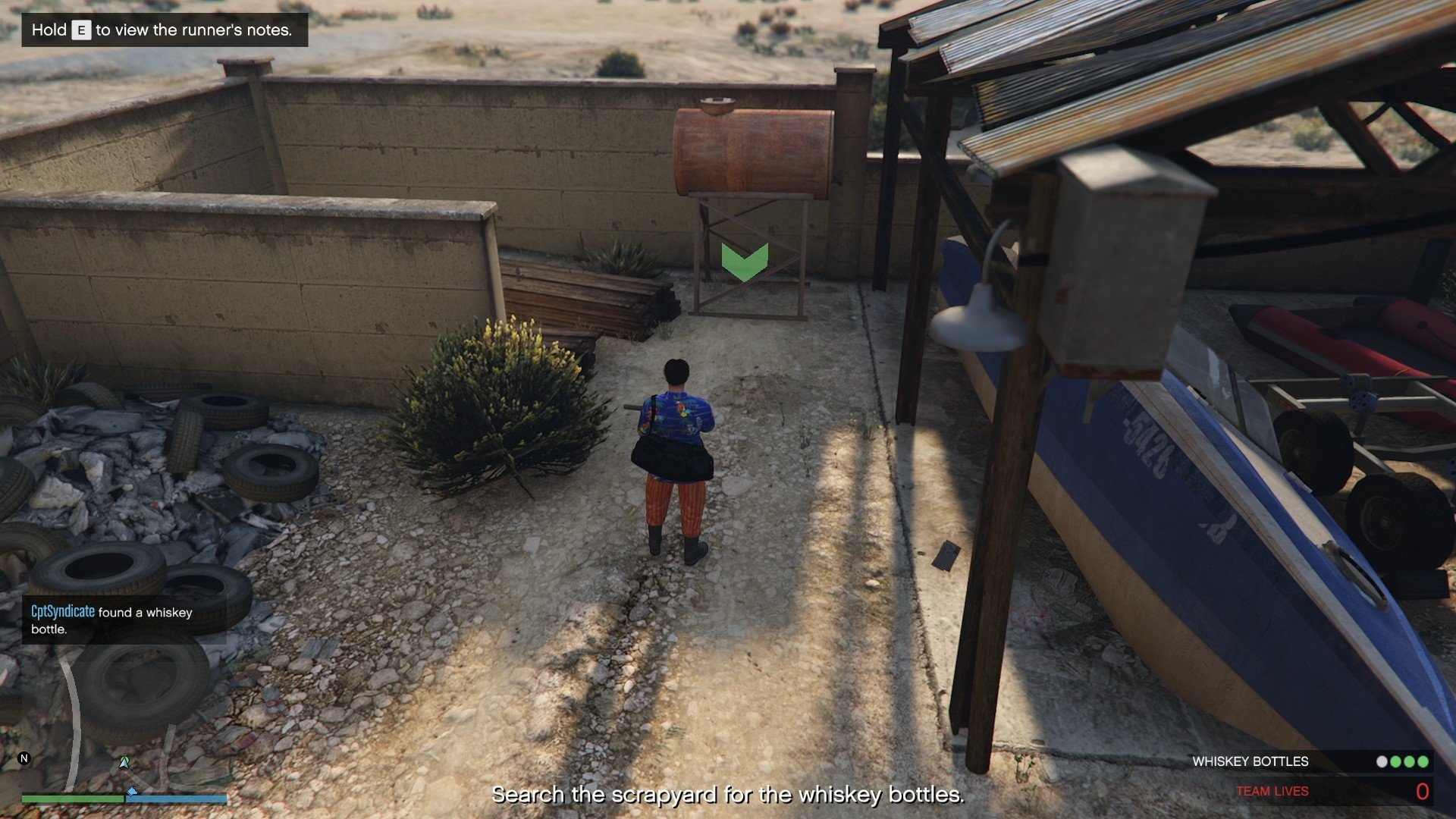The width and height of the screenshot is (1456, 819).
Task: Click the objective text about the scrapyard
Action: tap(728, 795)
